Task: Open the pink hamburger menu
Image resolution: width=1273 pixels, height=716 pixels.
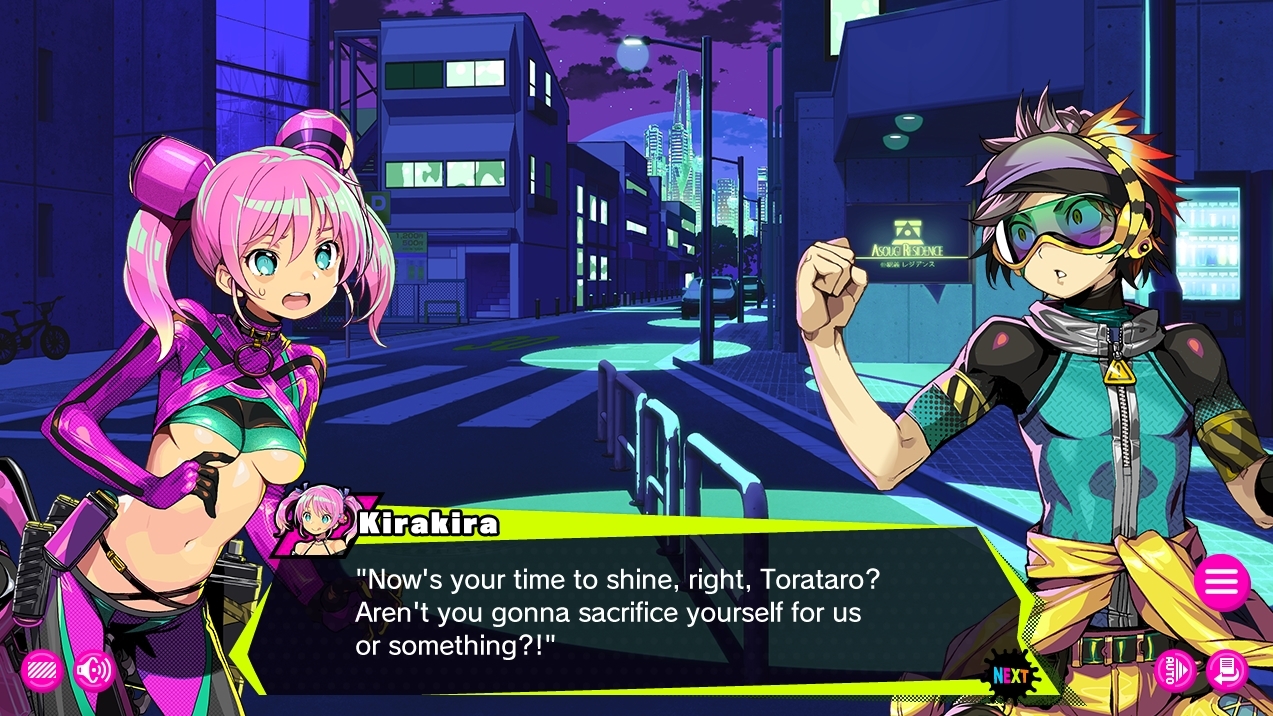Action: click(x=1221, y=582)
